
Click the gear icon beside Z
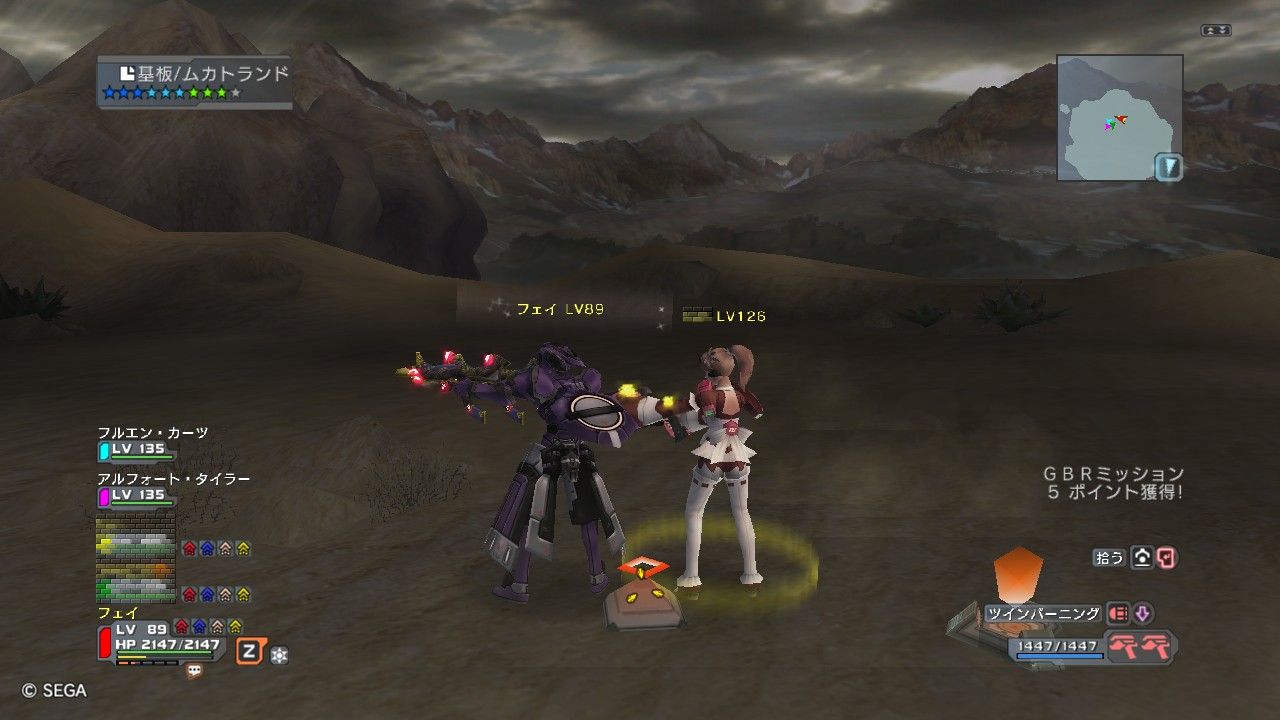click(279, 655)
